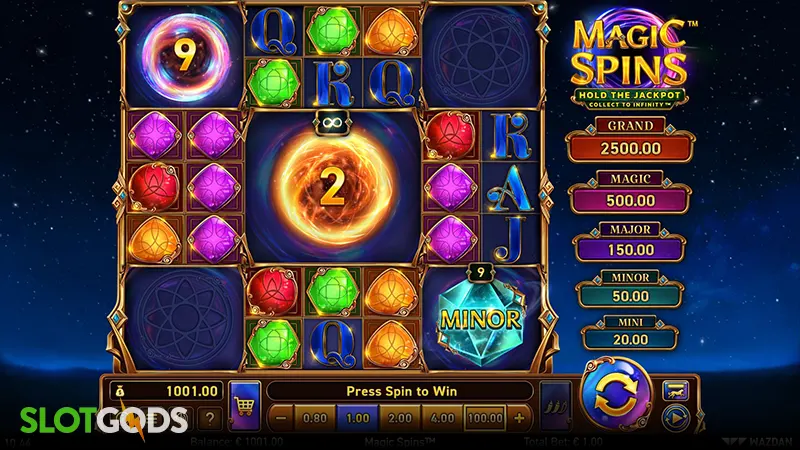This screenshot has width=800, height=450.
Task: Change volatility level with the chili peppers button
Action: 554,406
